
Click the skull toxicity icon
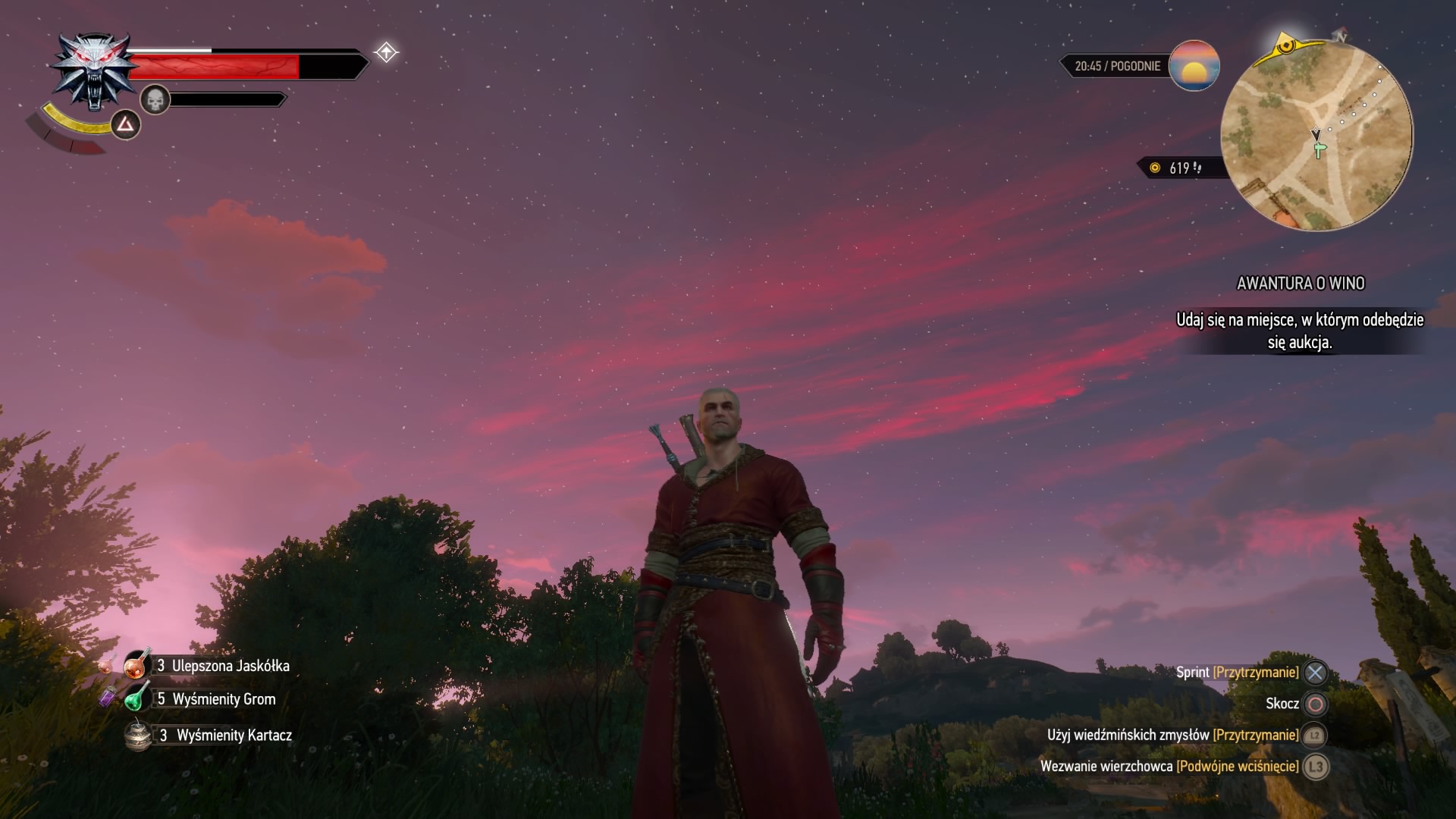155,99
